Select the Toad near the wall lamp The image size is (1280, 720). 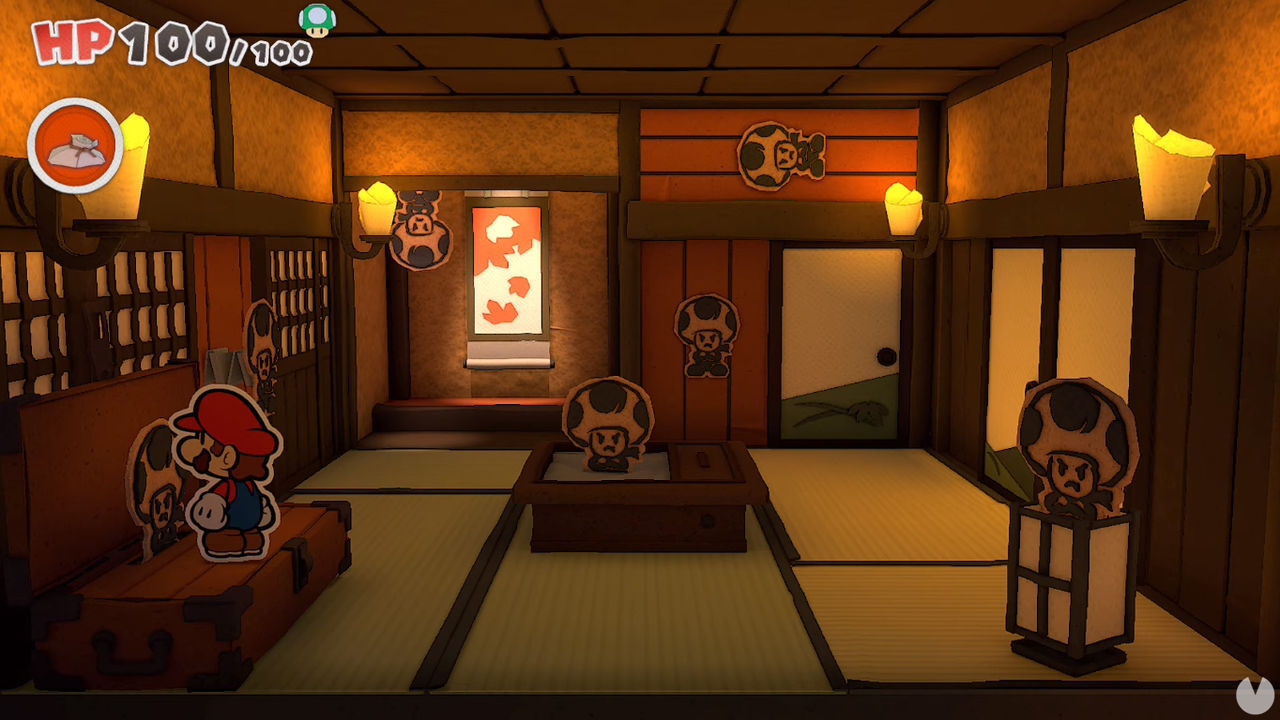tap(420, 230)
